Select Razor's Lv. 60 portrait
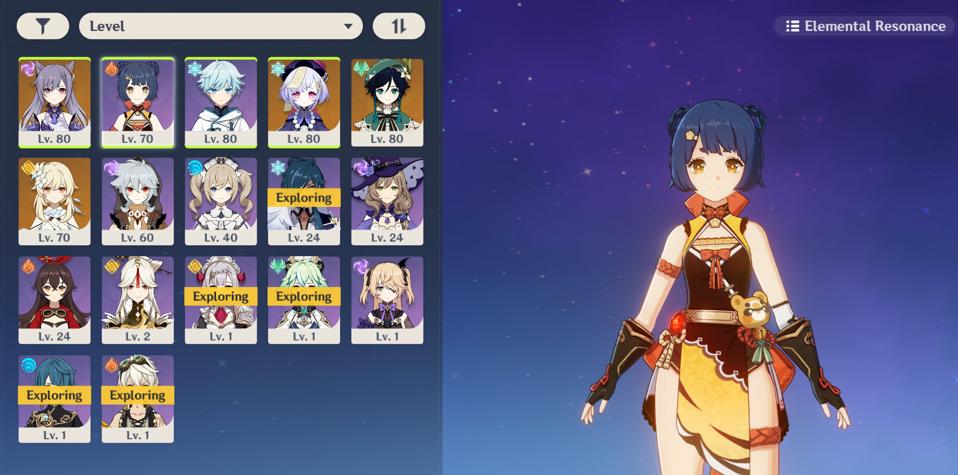Image resolution: width=958 pixels, height=475 pixels. [138, 200]
